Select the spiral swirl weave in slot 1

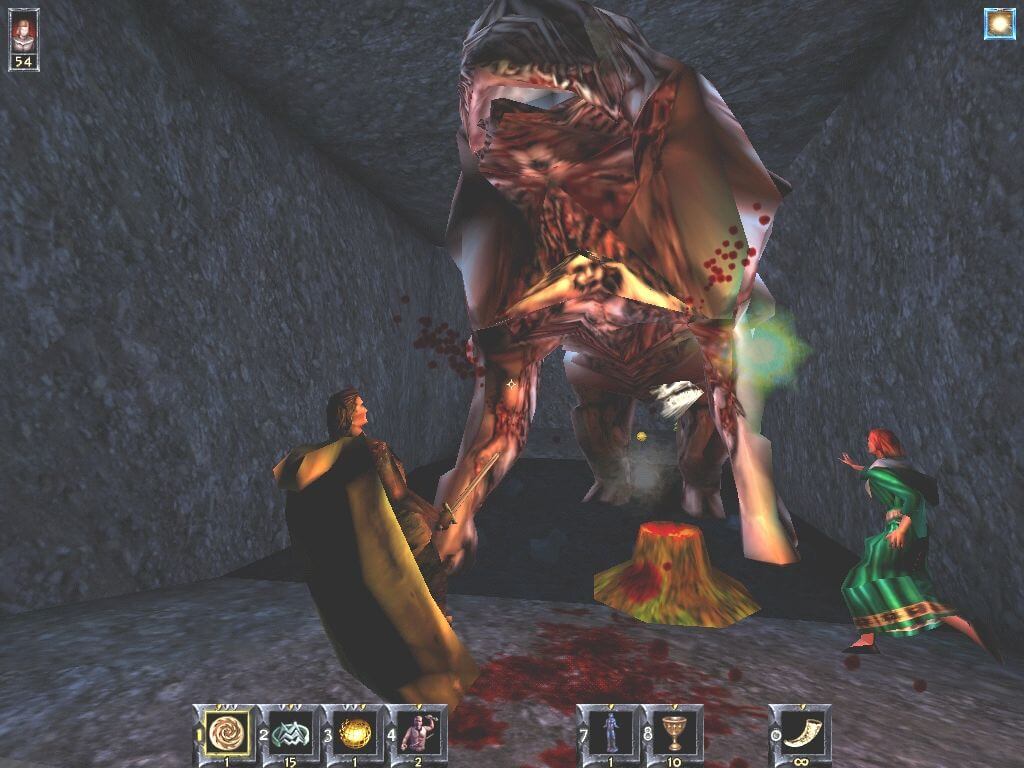[x=228, y=731]
